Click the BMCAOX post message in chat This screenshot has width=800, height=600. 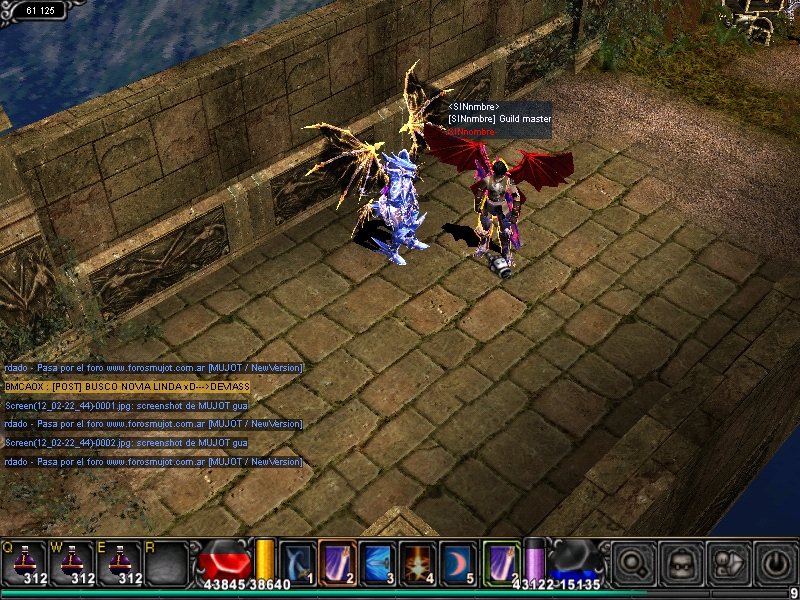coord(126,386)
